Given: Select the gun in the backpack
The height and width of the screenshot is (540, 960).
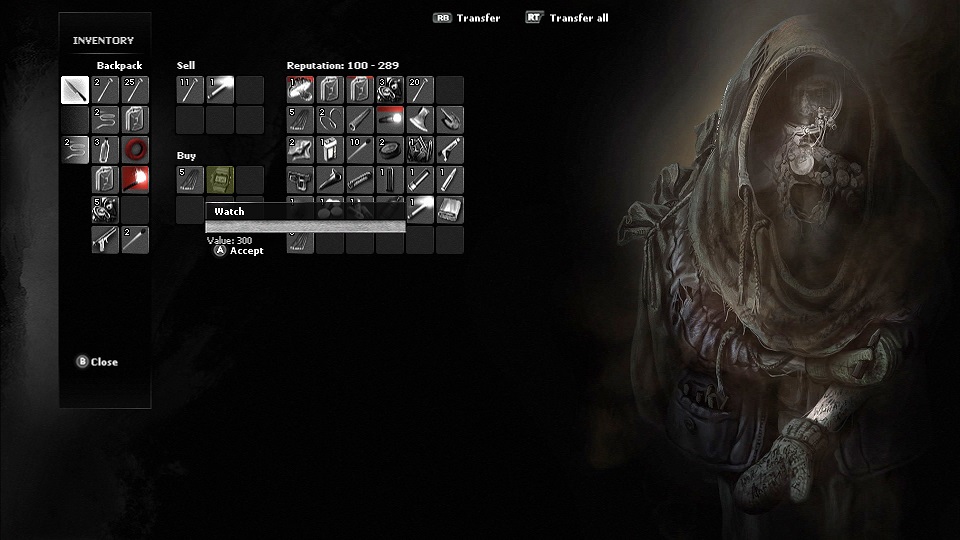Looking at the screenshot, I should point(105,240).
